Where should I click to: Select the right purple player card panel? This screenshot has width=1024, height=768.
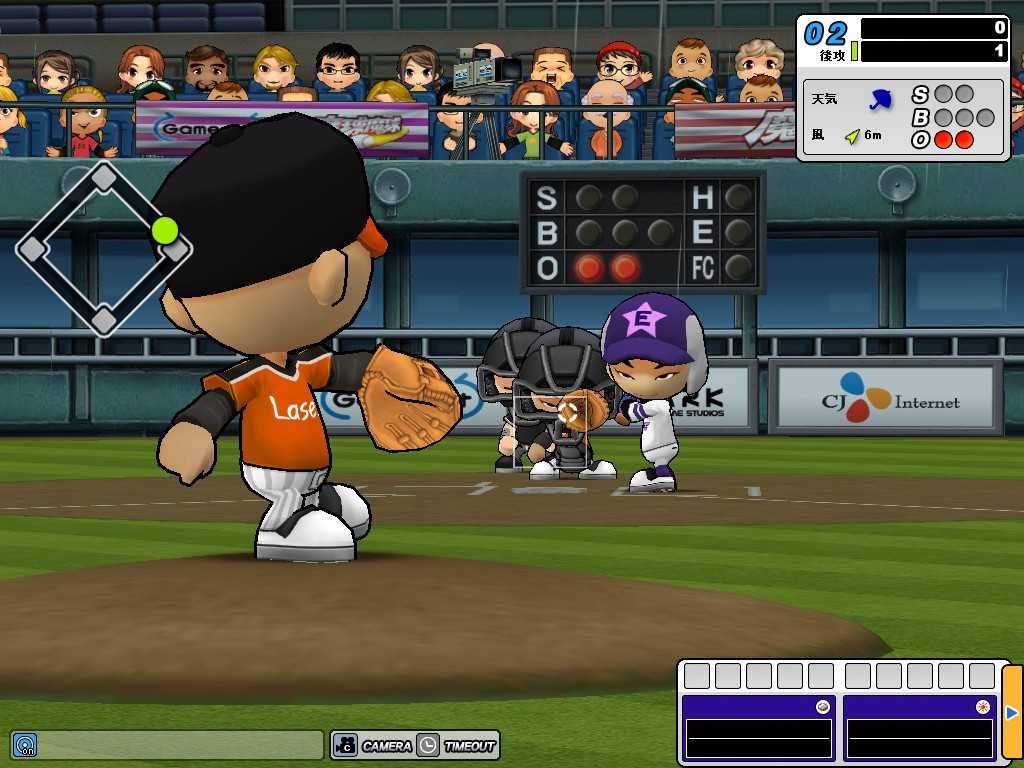click(x=919, y=728)
